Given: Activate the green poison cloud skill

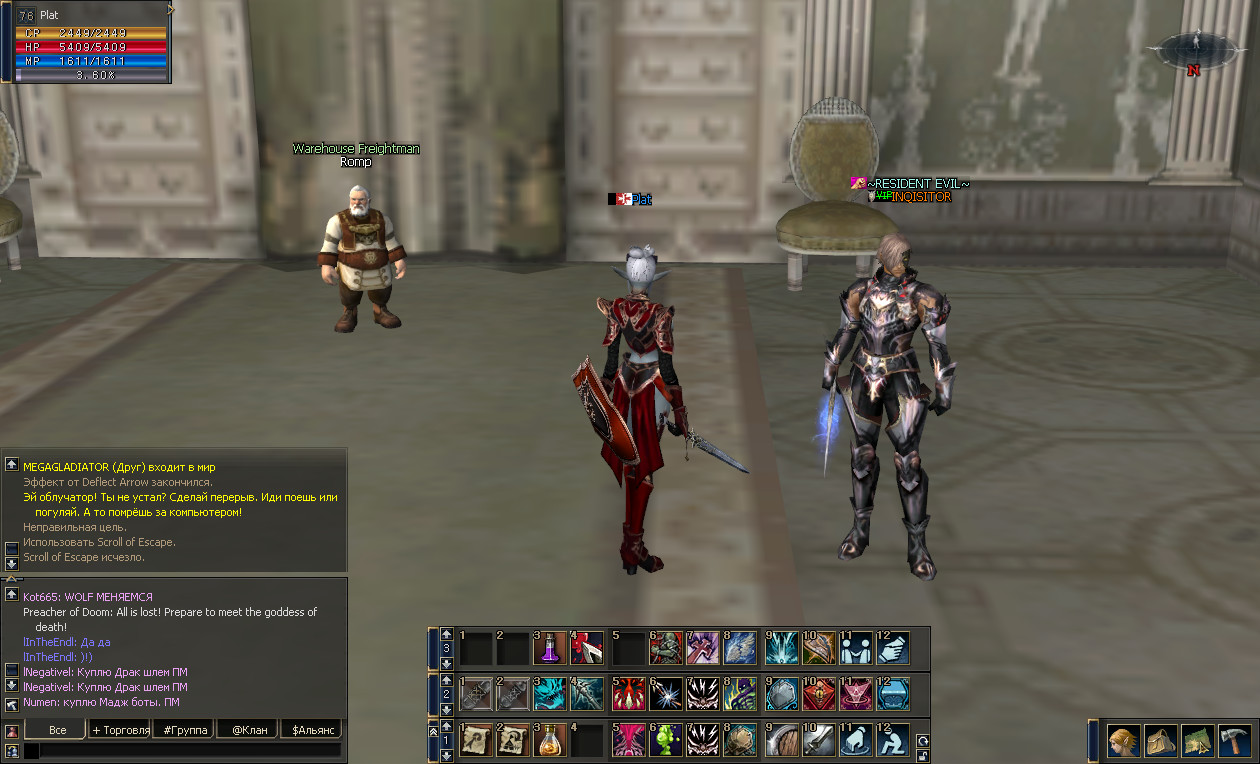Looking at the screenshot, I should click(666, 740).
